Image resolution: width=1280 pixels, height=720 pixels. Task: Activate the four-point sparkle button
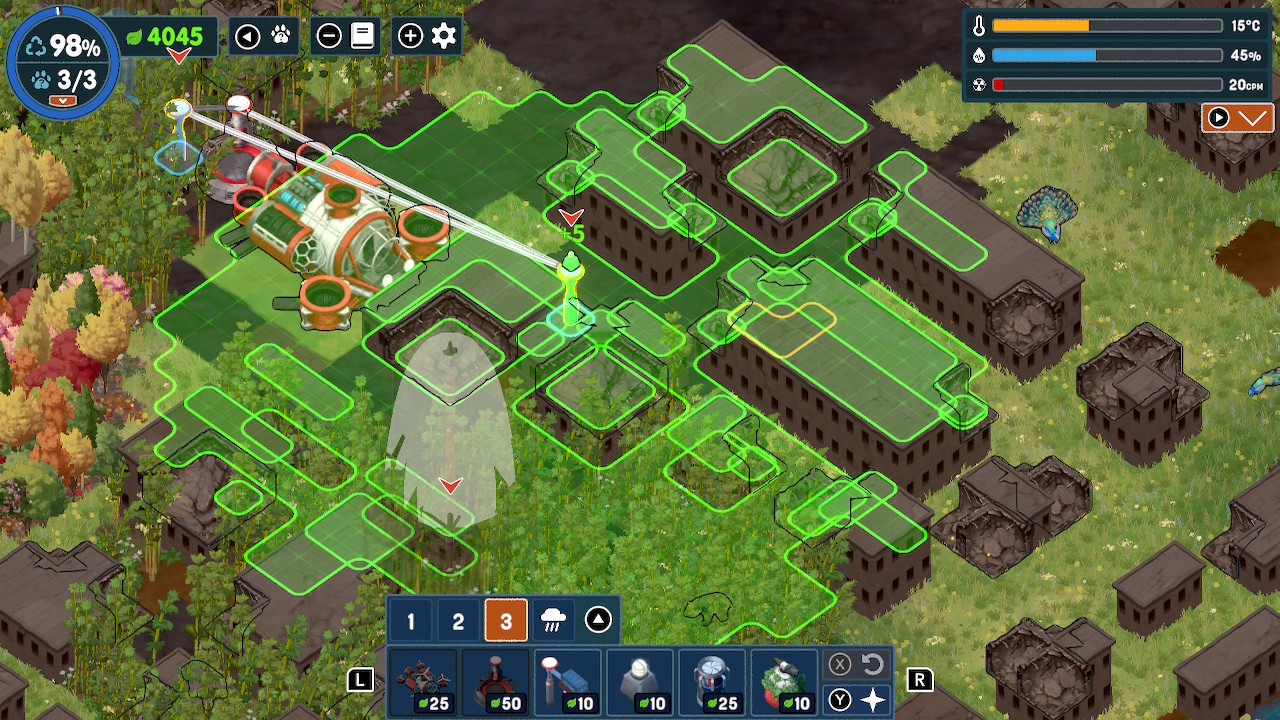point(873,700)
